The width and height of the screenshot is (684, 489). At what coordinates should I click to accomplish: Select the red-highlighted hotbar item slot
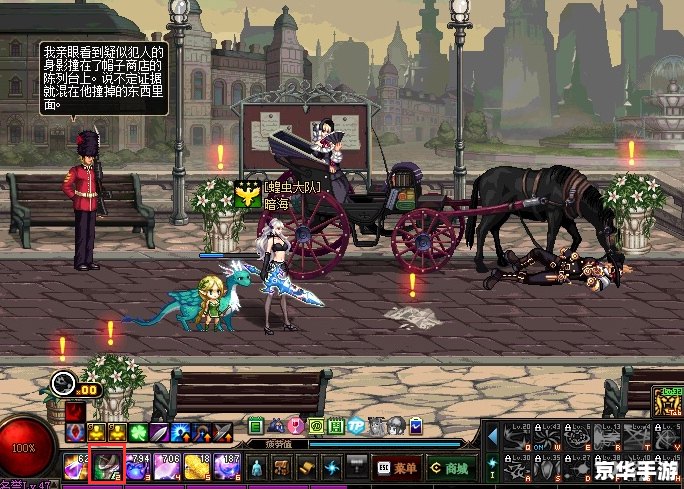click(106, 466)
